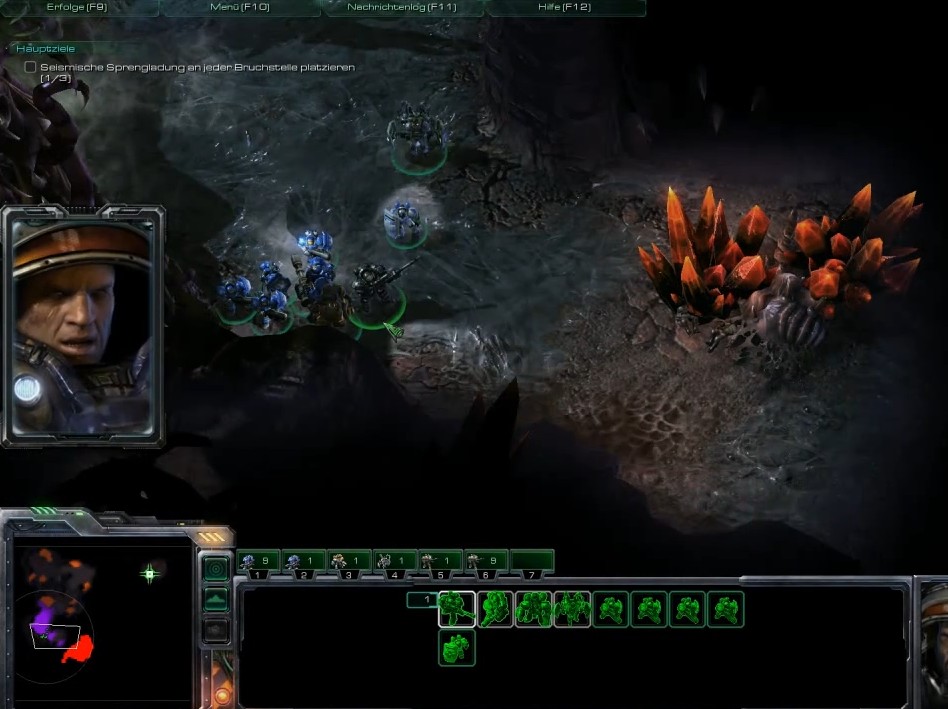This screenshot has width=948, height=709.
Task: Select the lone unit wireframe in second row
Action: tap(457, 648)
